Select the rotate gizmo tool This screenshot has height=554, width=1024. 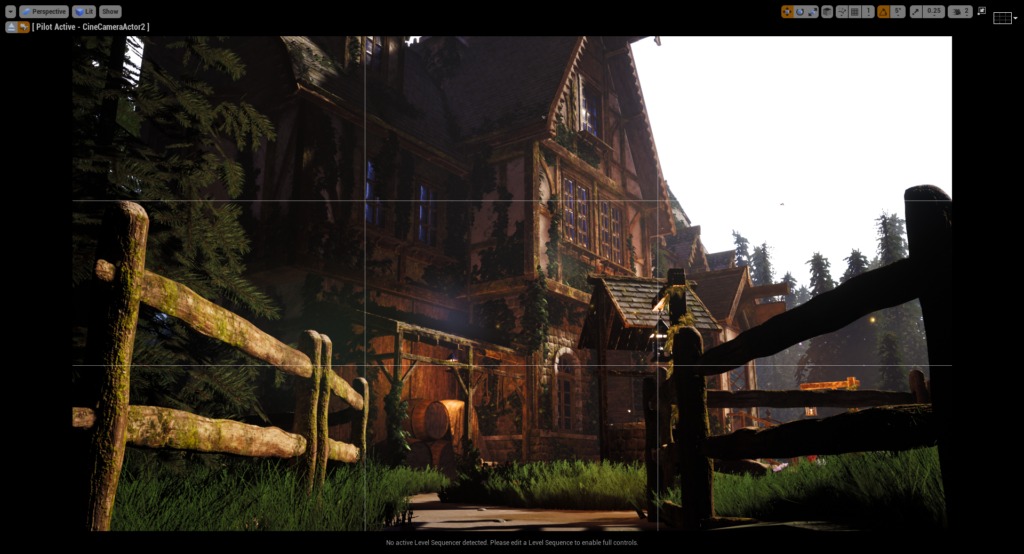pyautogui.click(x=800, y=12)
